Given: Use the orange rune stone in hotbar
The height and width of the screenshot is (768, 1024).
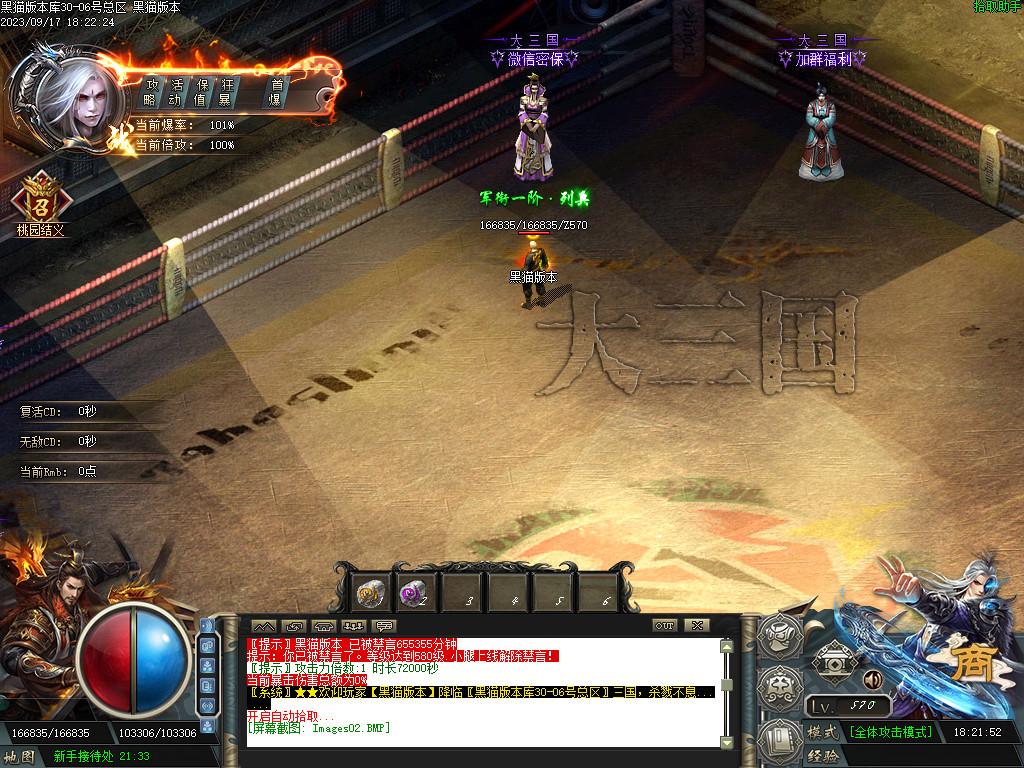Looking at the screenshot, I should (372, 594).
